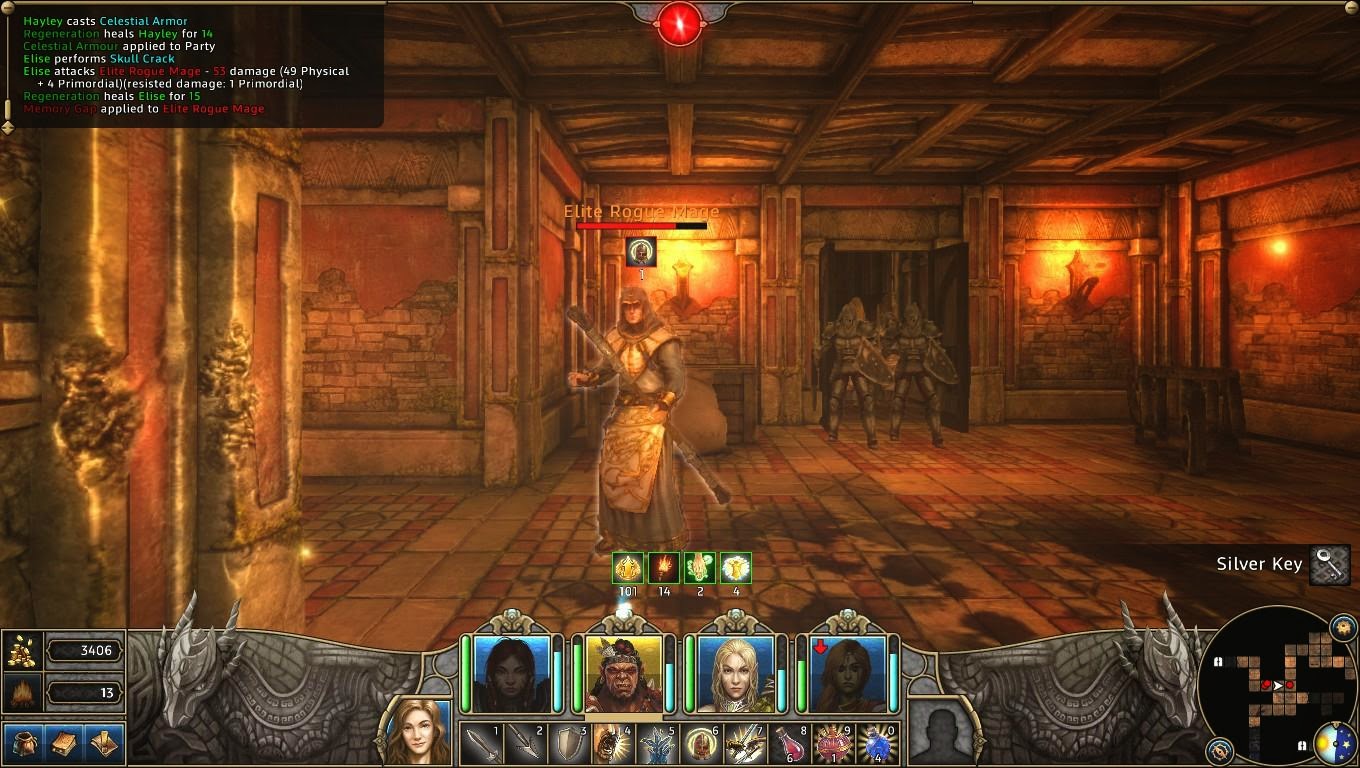Use the shield ability in action slot 3
This screenshot has height=768, width=1360.
click(x=568, y=744)
